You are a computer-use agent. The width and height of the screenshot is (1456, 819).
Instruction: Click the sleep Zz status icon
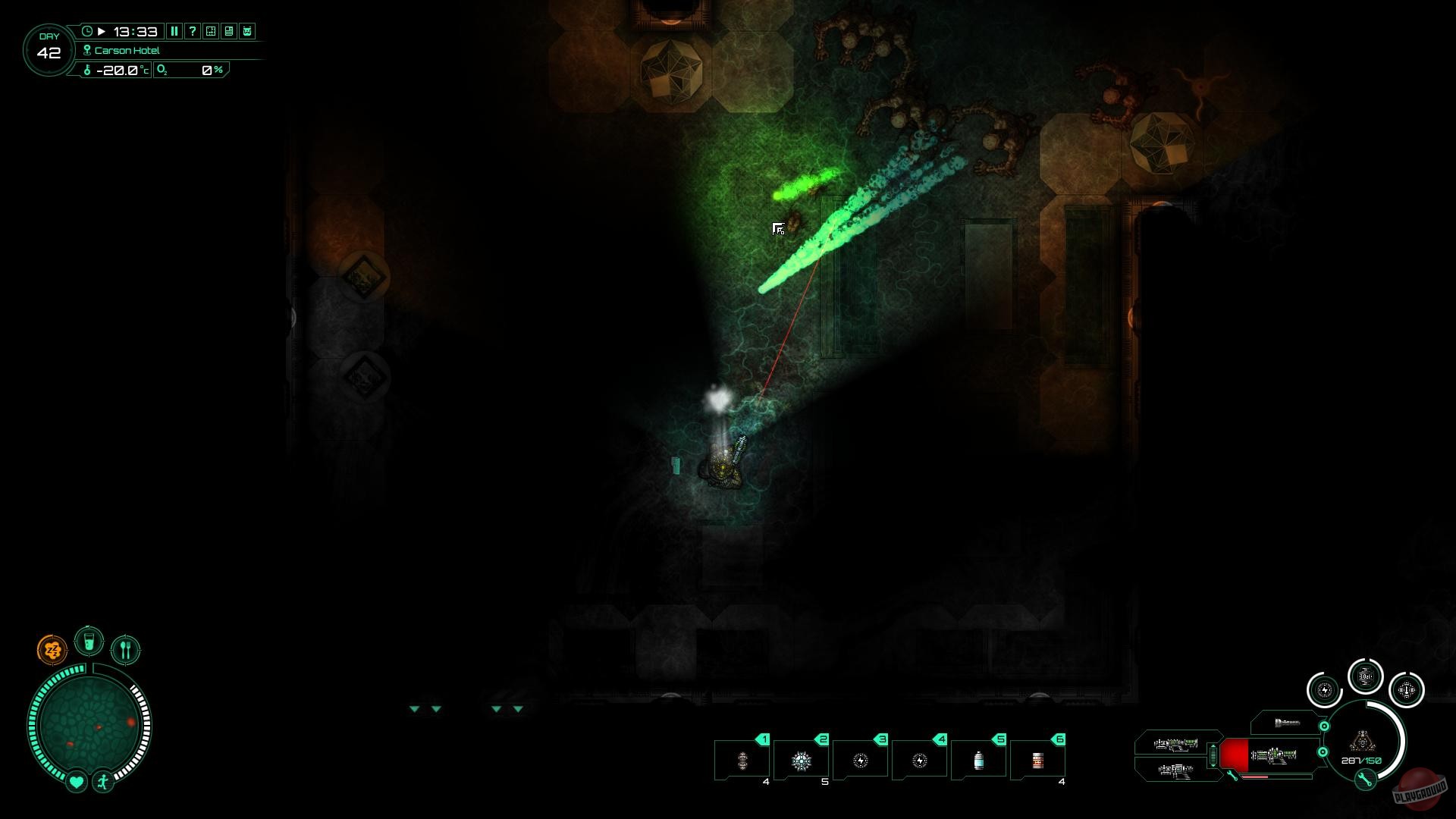coord(52,648)
